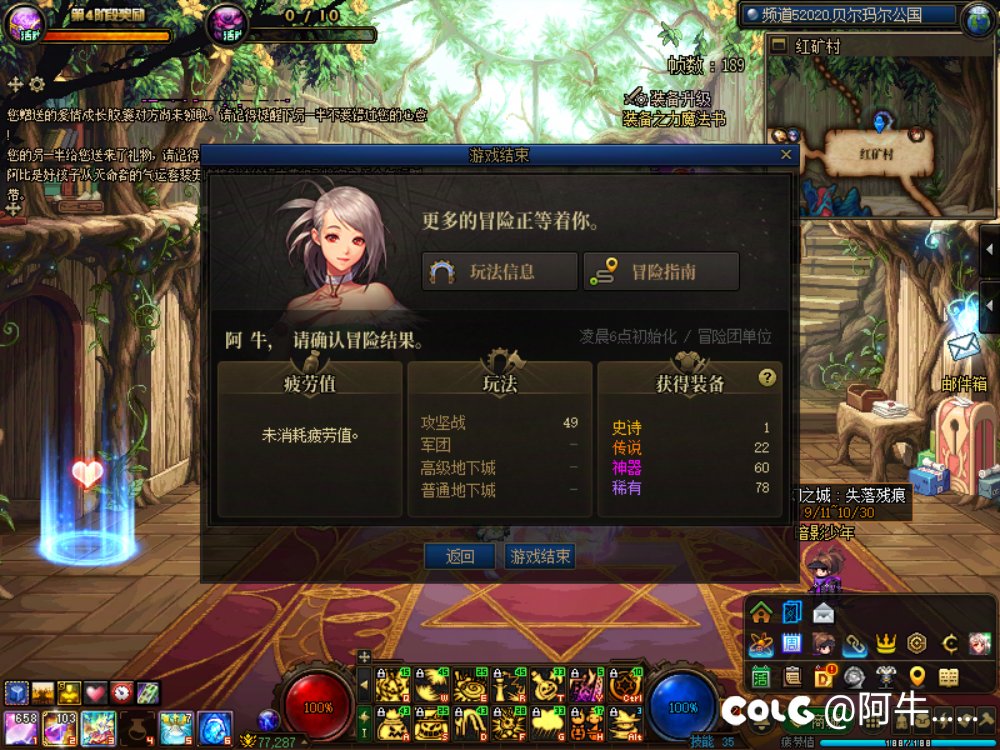Open the weekly 周 calendar icon
Screen dimensions: 1000x750
[792, 644]
